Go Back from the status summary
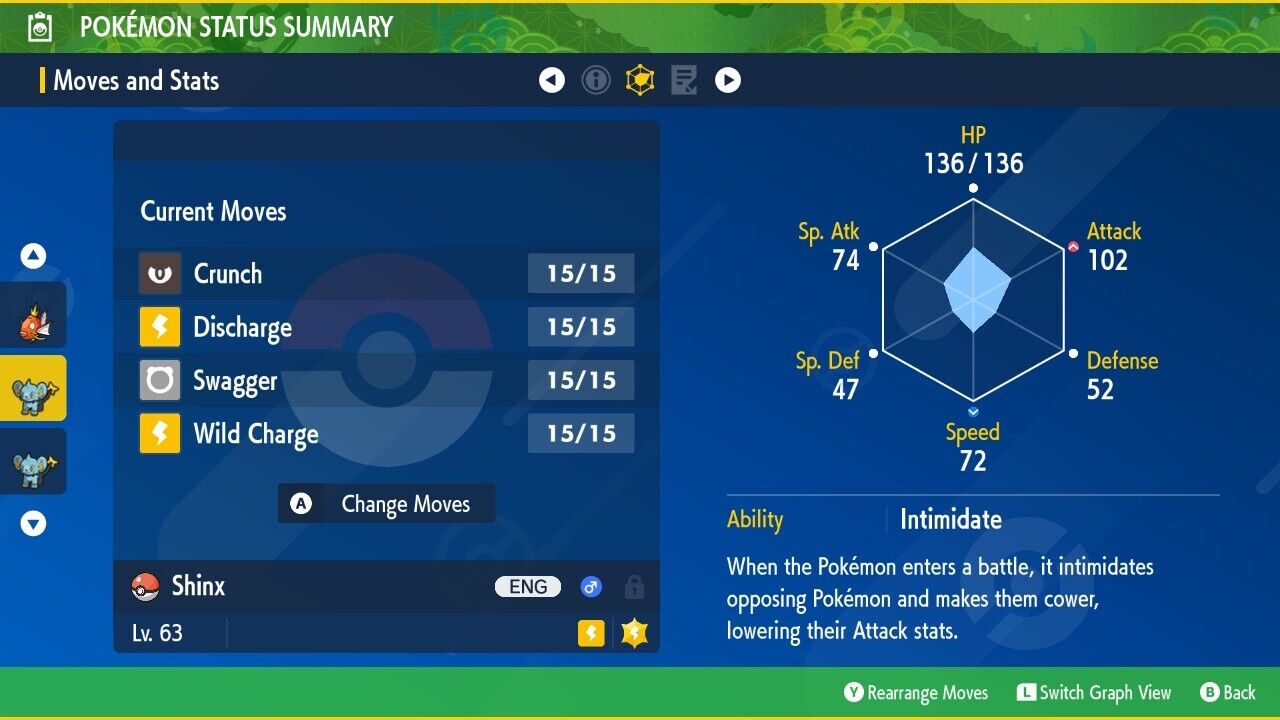Image resolution: width=1280 pixels, height=720 pixels. point(1227,693)
